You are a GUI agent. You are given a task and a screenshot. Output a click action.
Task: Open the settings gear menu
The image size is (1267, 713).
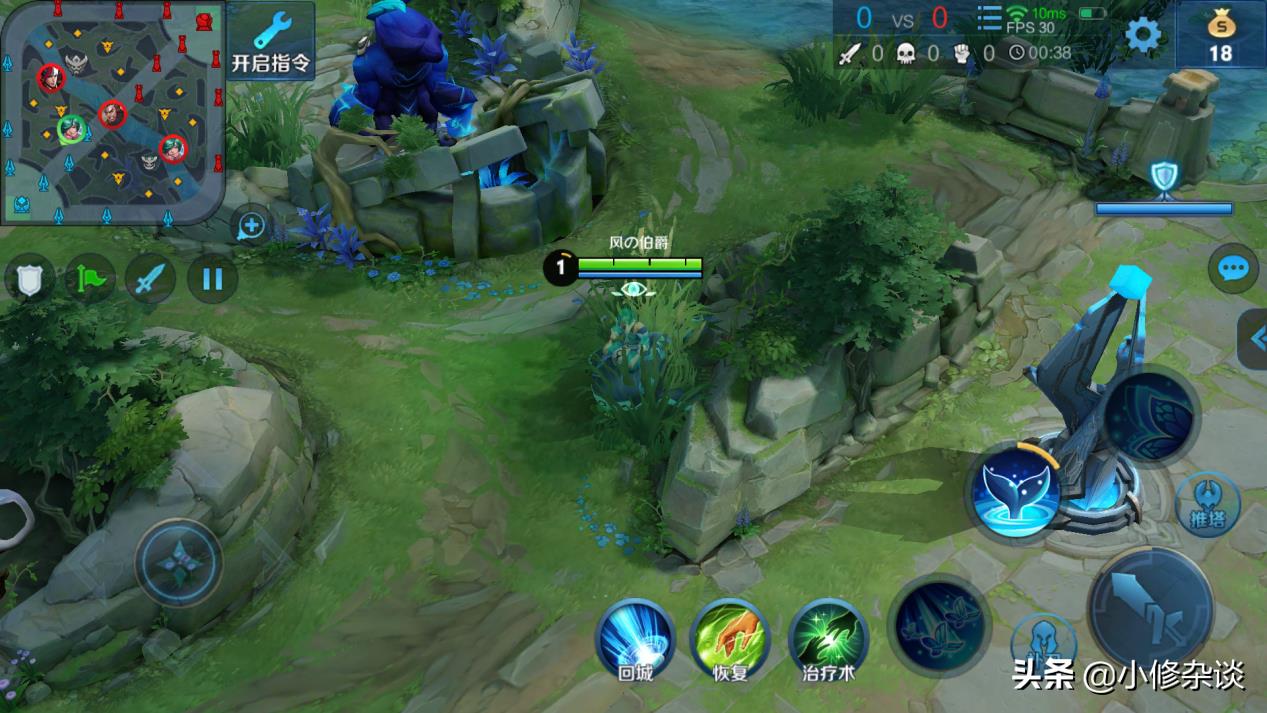click(x=1143, y=35)
